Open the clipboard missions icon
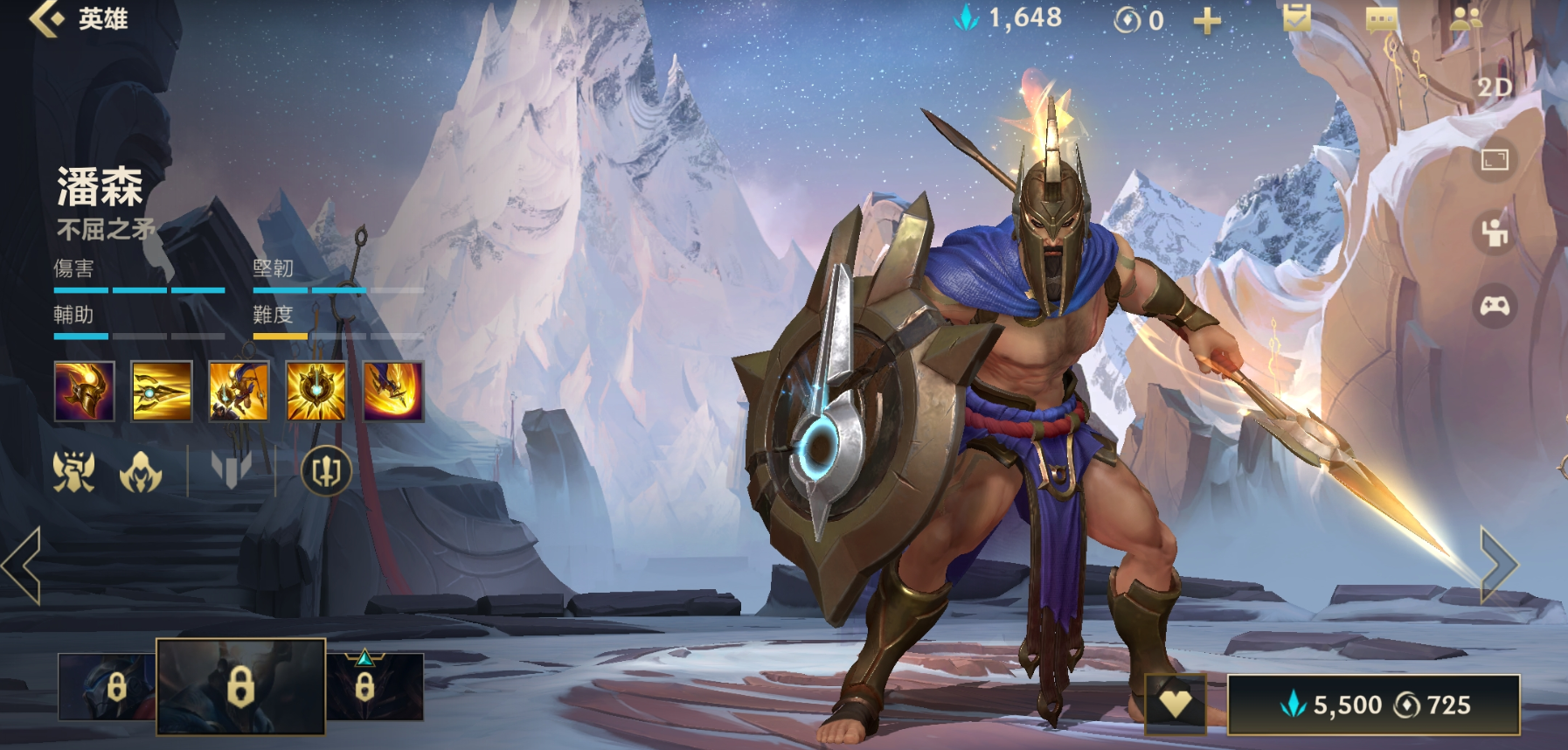Viewport: 1568px width, 750px height. (1296, 17)
